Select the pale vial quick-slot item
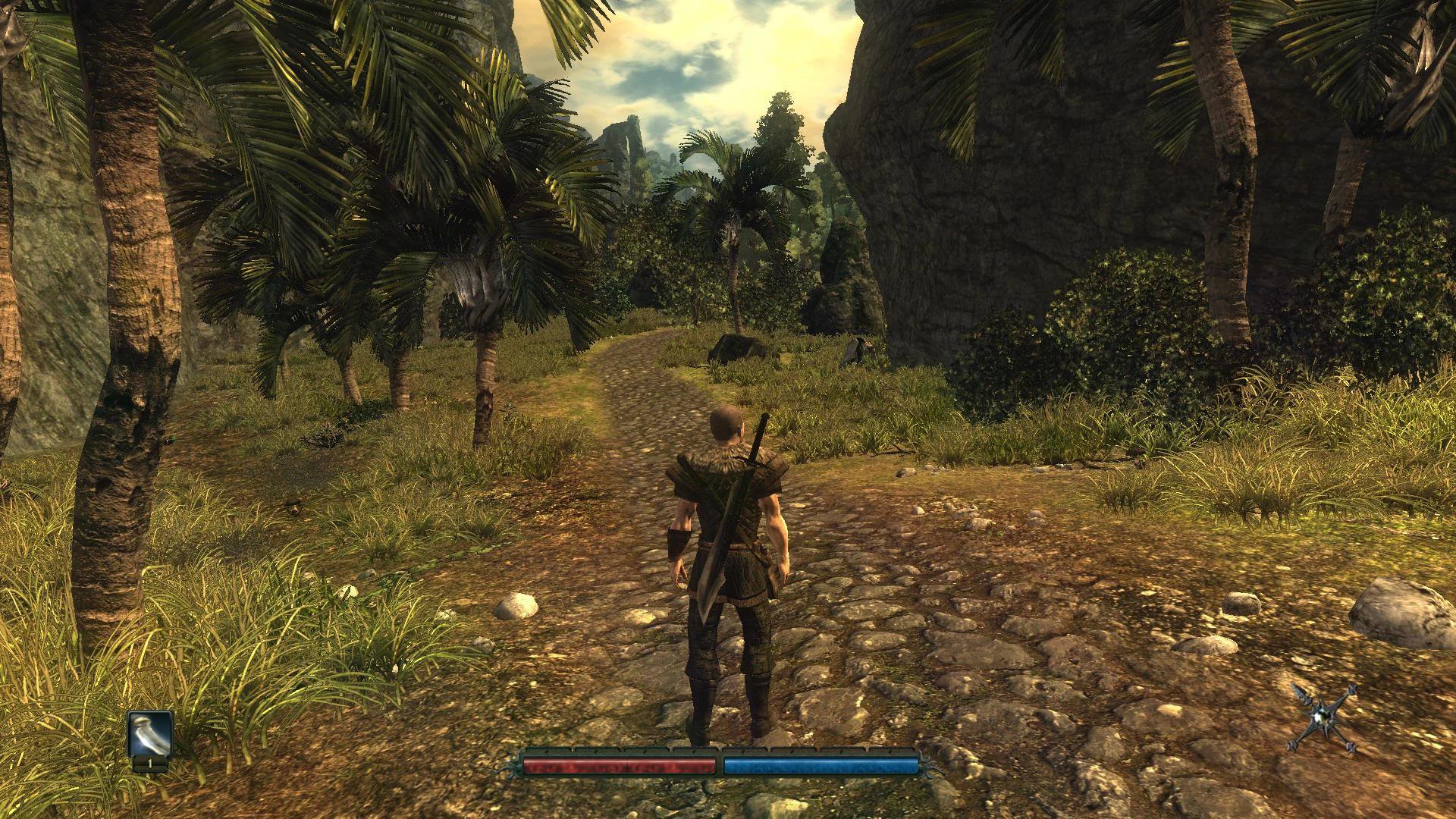1456x819 pixels. click(x=149, y=734)
